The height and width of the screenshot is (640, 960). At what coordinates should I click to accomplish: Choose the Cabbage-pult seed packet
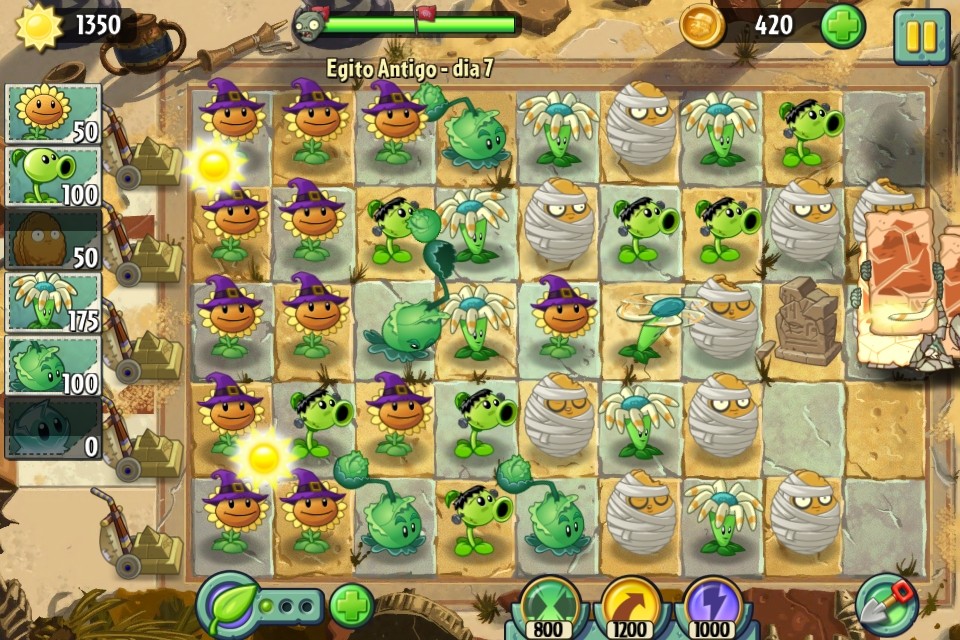point(54,366)
